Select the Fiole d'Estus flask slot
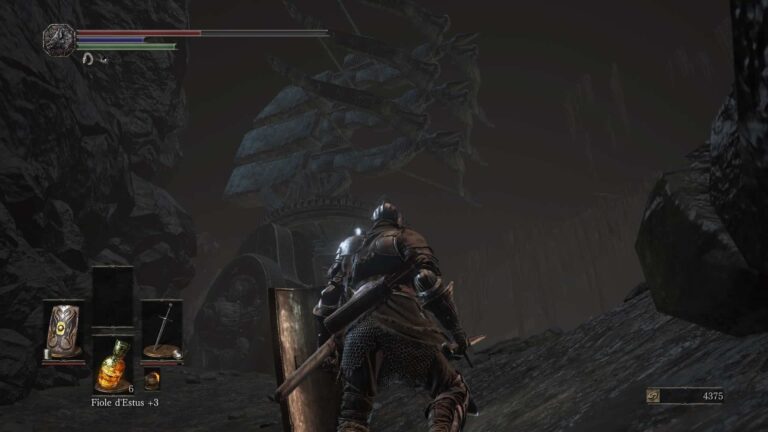Screen dimensions: 768x432 (x=112, y=367)
